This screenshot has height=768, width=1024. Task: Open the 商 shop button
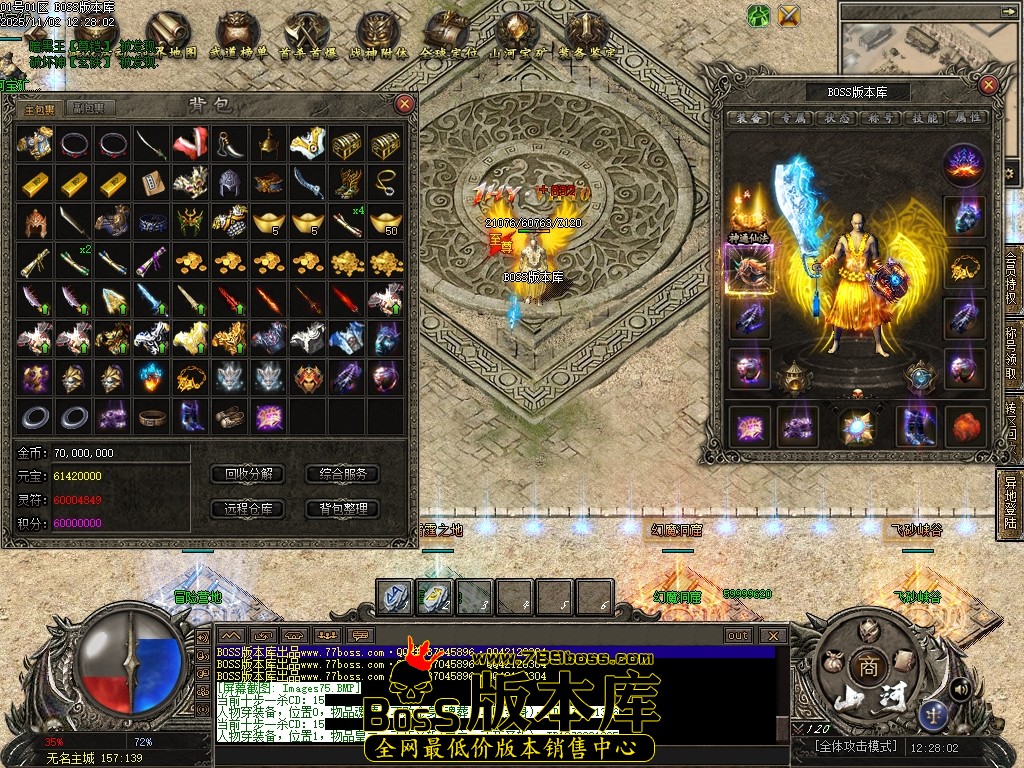(x=864, y=665)
